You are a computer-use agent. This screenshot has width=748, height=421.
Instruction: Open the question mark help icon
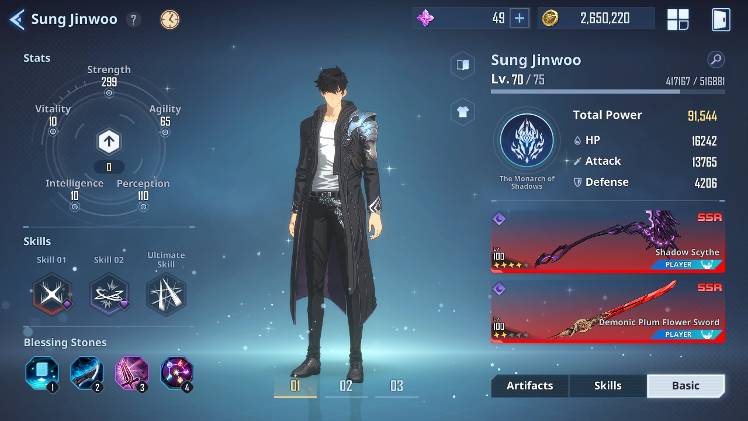(x=134, y=19)
